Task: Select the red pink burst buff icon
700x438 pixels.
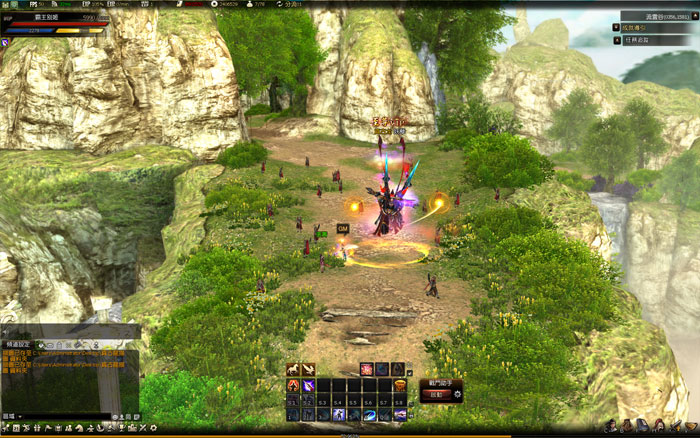Action: click(x=367, y=369)
